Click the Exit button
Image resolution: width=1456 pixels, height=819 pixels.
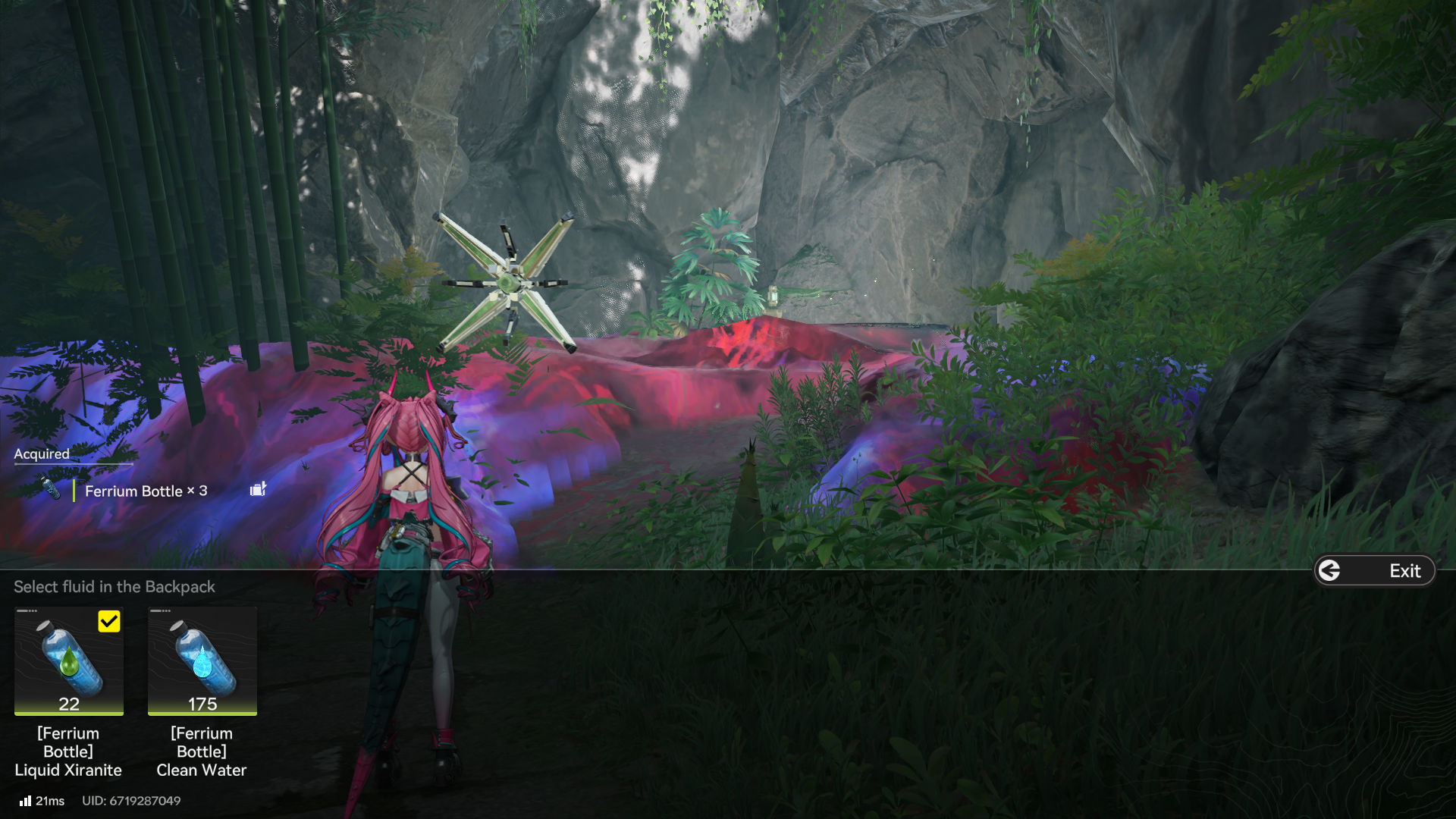pyautogui.click(x=1374, y=571)
